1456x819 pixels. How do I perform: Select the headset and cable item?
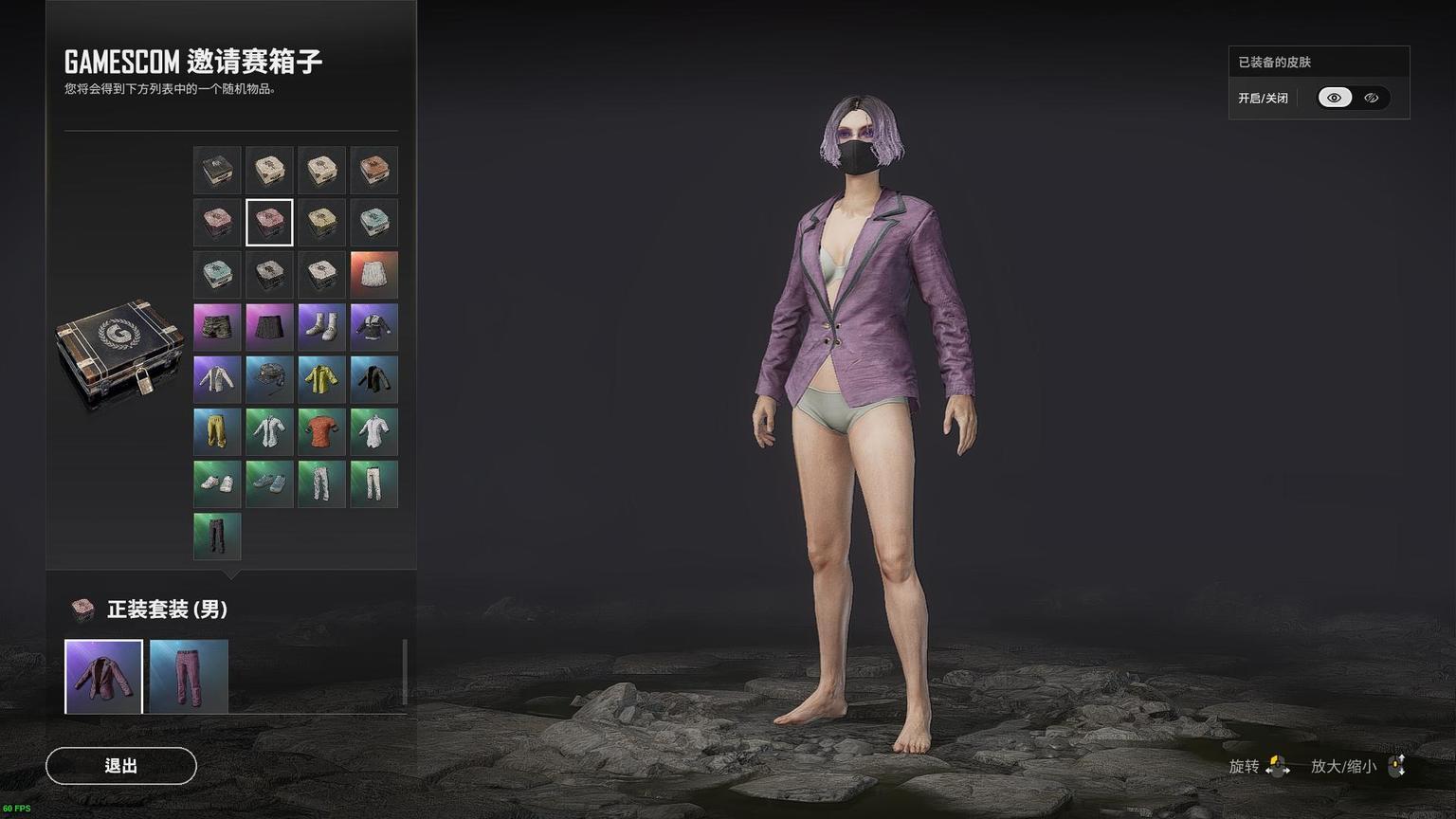pos(269,379)
